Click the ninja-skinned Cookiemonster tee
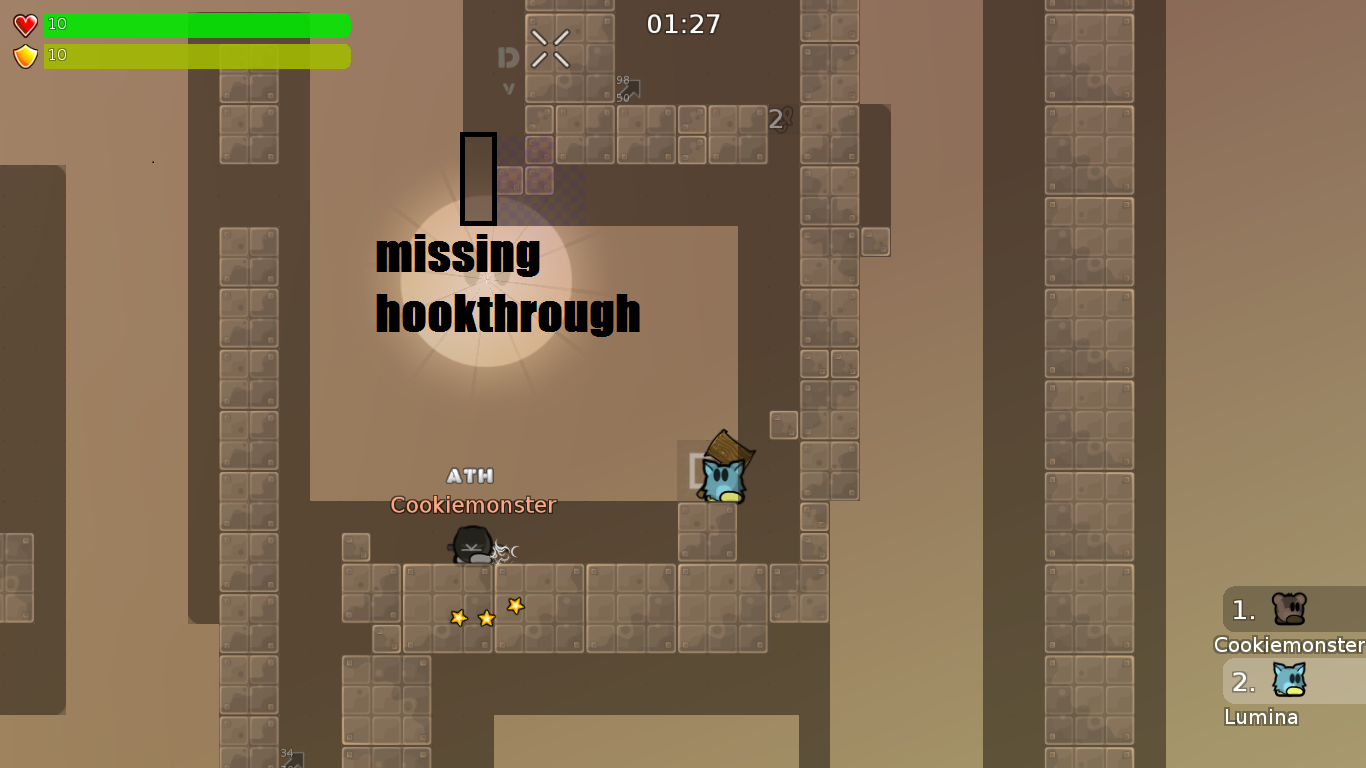This screenshot has width=1366, height=768. [470, 545]
